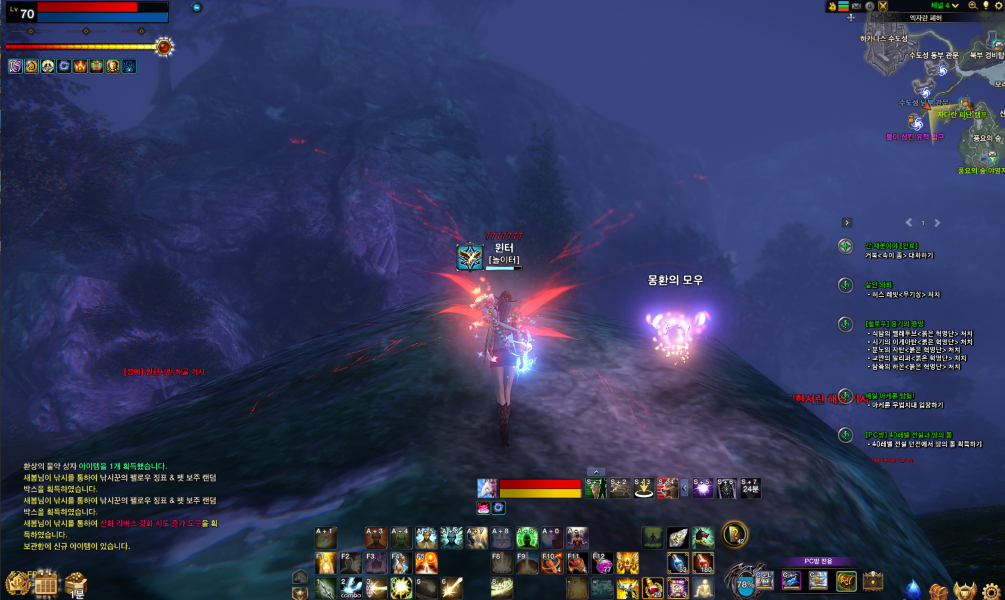Go to next quest tracker page
Screen dimensions: 1005x600
click(x=938, y=223)
